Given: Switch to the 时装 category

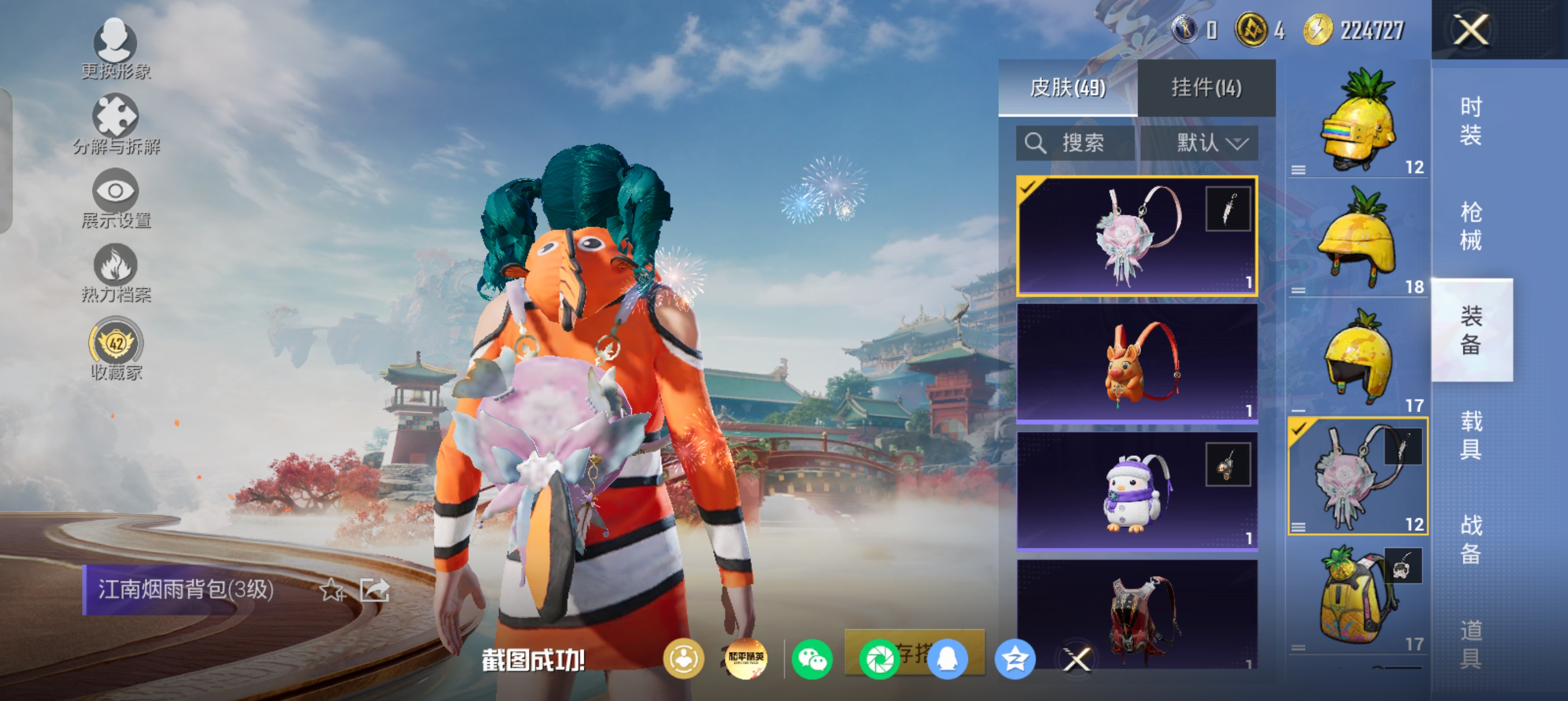Looking at the screenshot, I should (1471, 120).
